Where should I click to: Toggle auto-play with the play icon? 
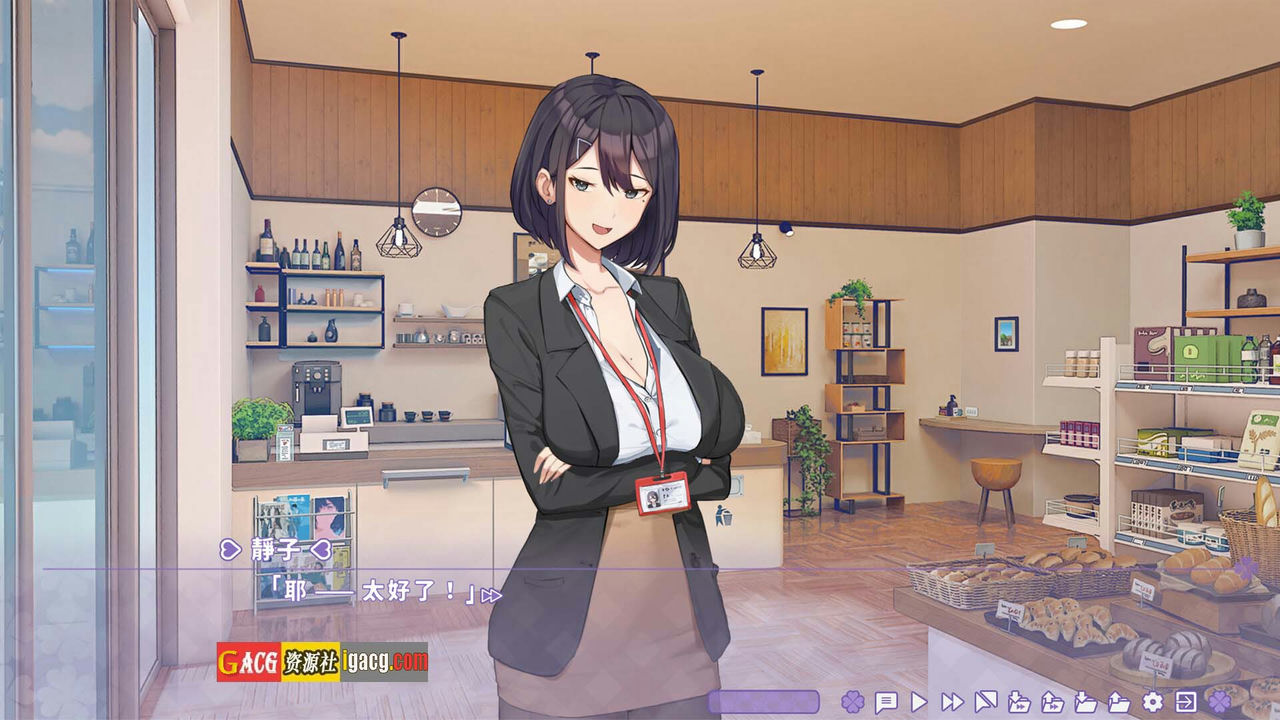917,703
